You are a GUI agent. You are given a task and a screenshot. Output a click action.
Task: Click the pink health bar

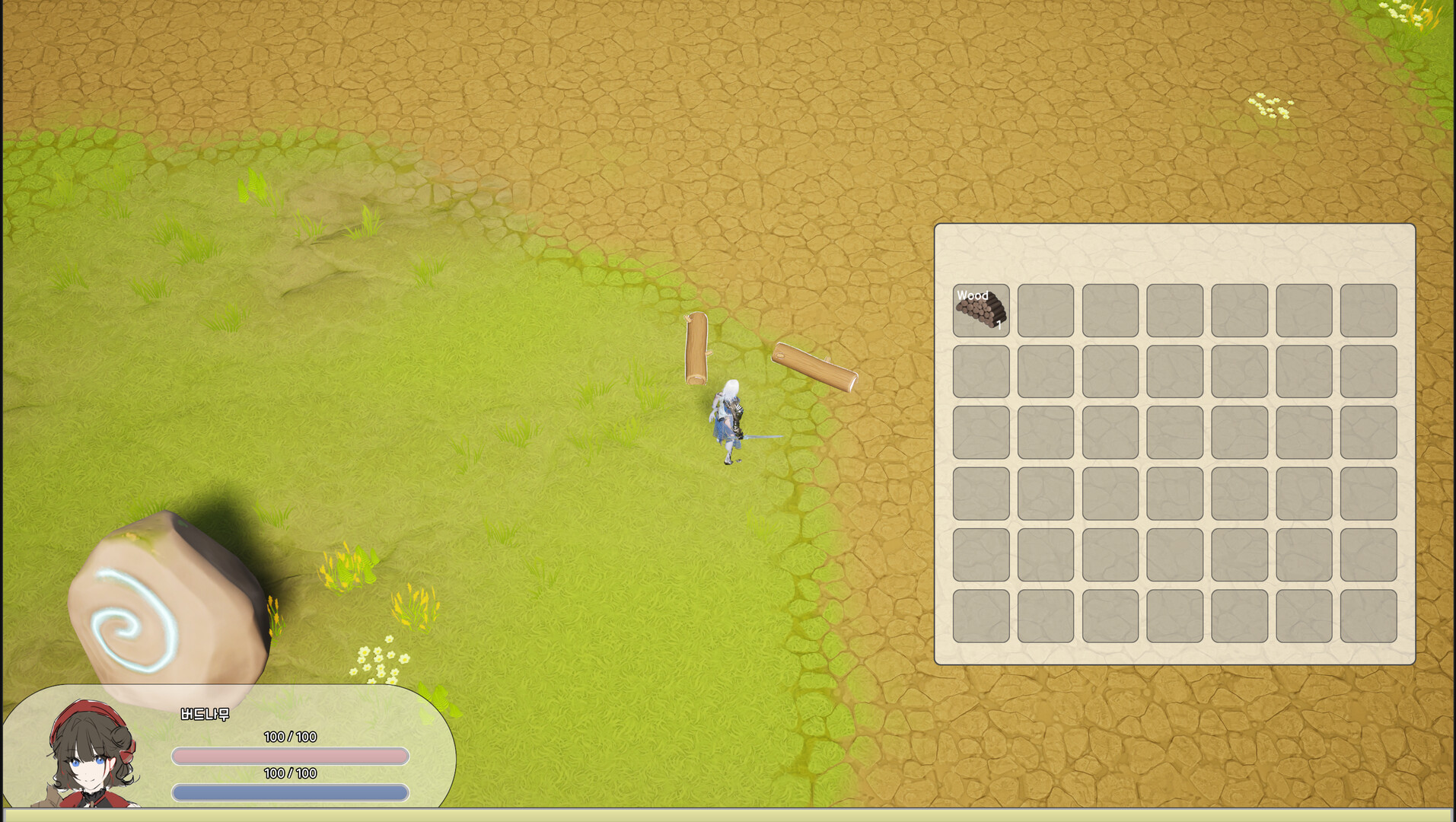pyautogui.click(x=289, y=757)
